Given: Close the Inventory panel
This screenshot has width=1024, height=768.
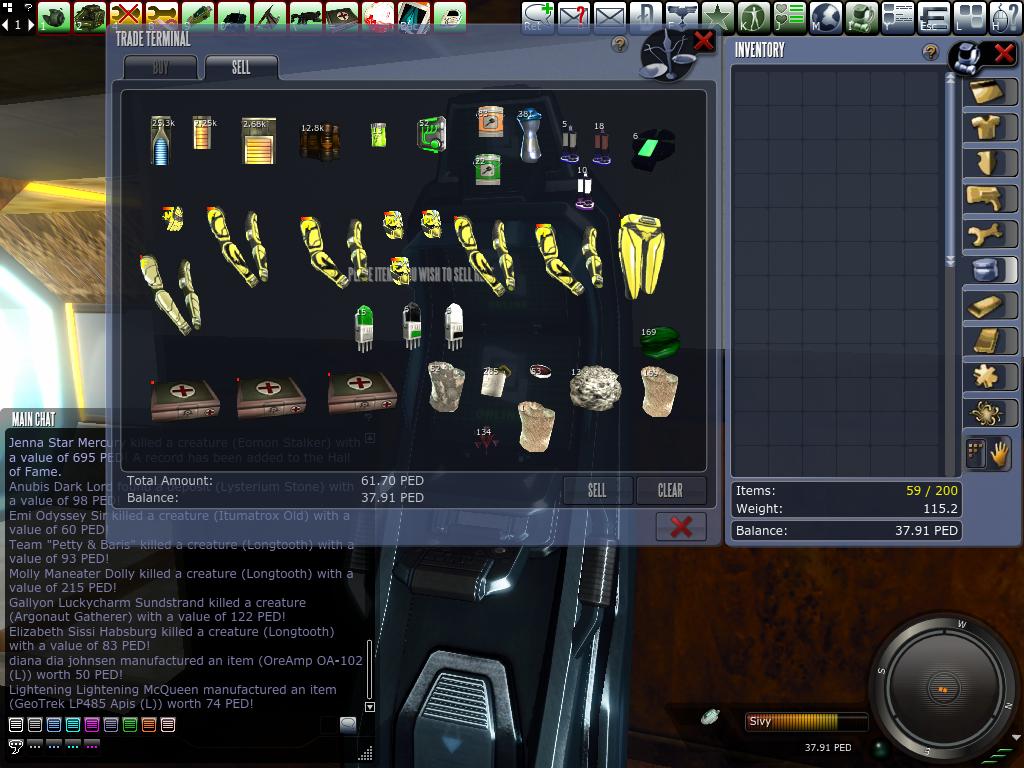Looking at the screenshot, I should [1002, 52].
